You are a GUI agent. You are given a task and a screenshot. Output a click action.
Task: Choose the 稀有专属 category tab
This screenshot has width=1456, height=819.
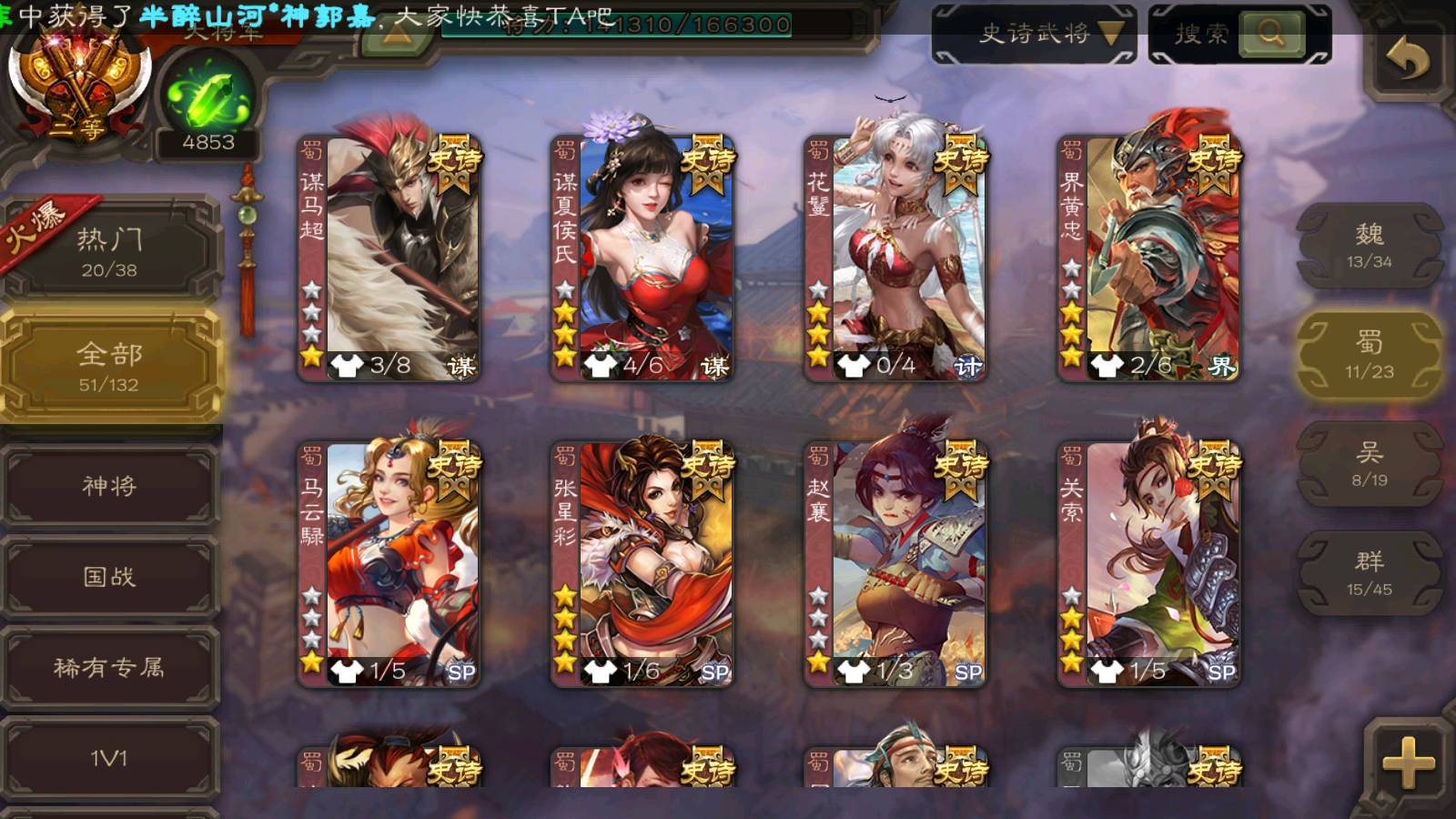point(109,668)
